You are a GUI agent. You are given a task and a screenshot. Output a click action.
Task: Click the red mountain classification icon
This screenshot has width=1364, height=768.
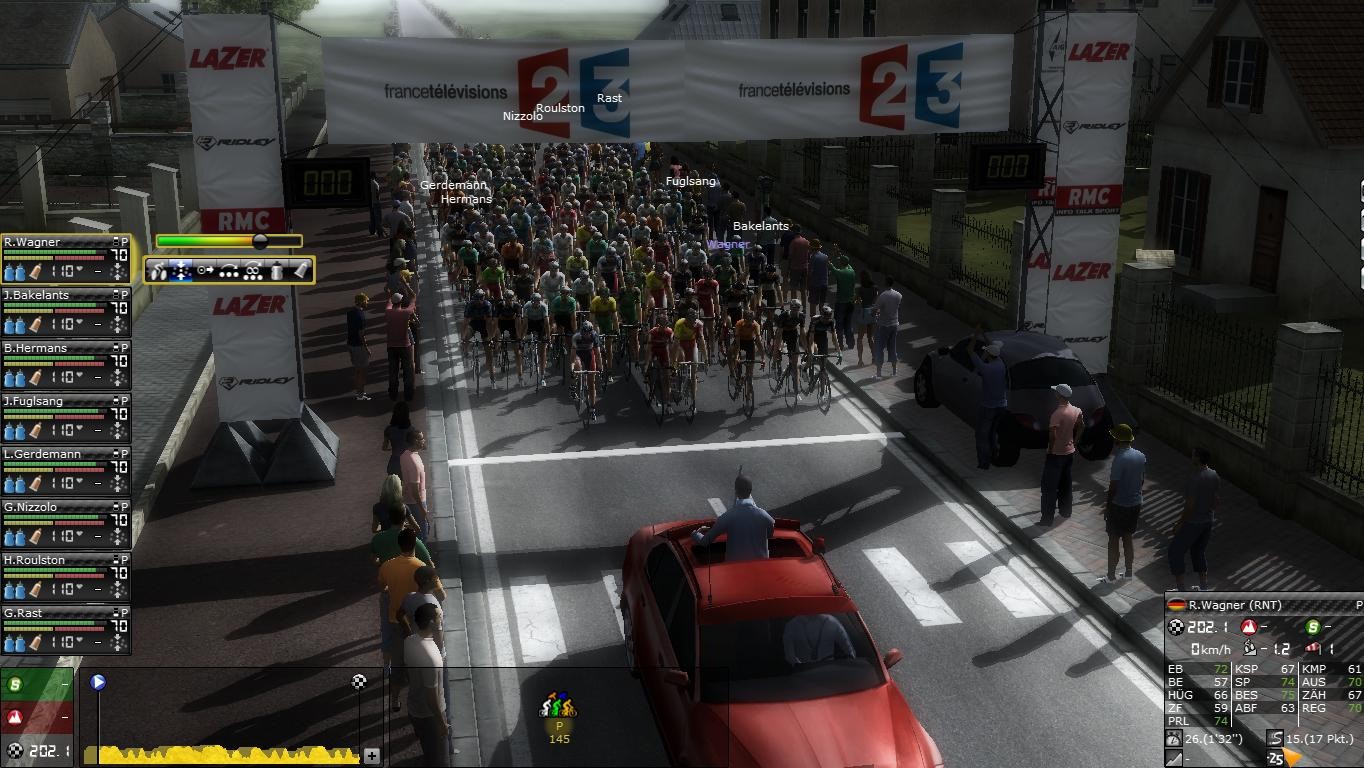[x=16, y=717]
